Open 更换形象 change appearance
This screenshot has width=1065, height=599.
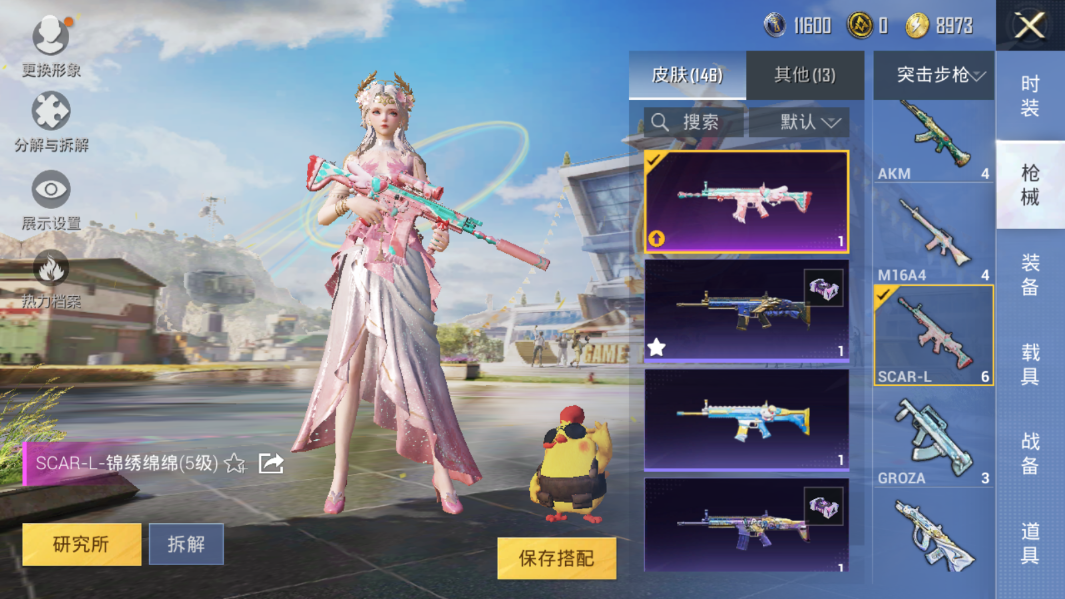(51, 45)
